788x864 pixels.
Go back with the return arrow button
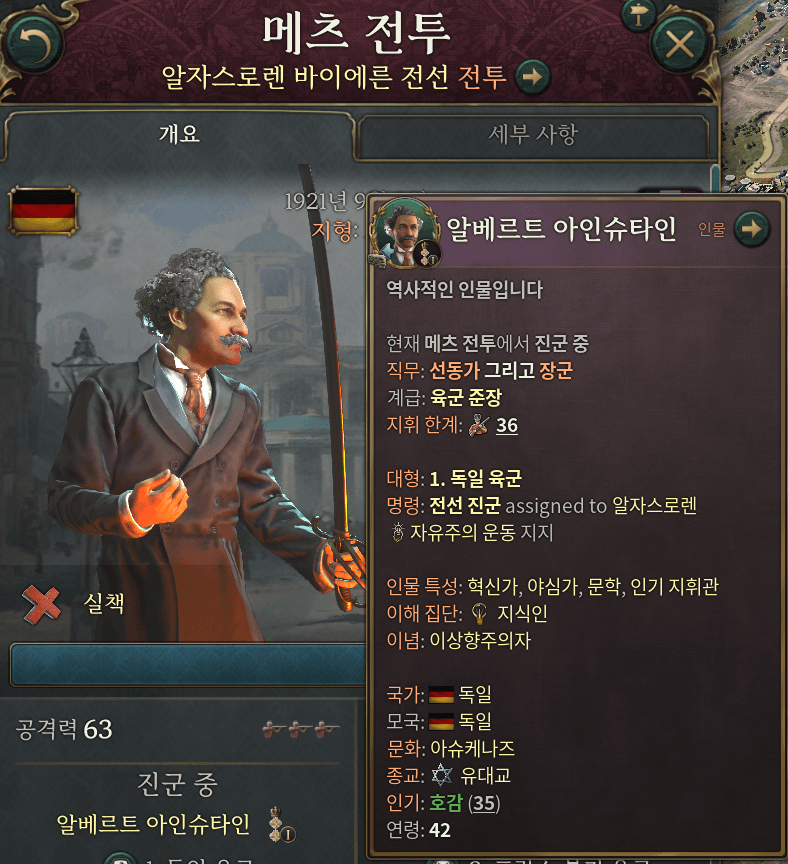[32, 44]
